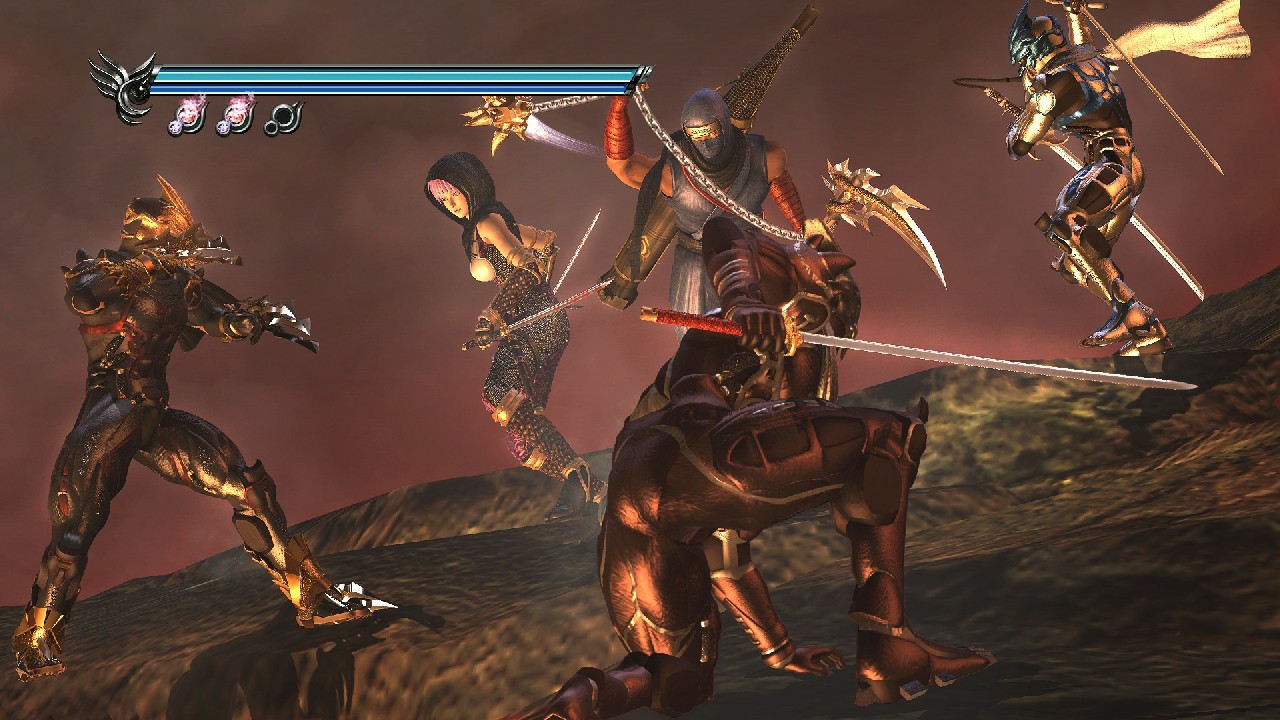Click the empty third Ninpo orb slot
This screenshot has height=720, width=1280.
(285, 115)
